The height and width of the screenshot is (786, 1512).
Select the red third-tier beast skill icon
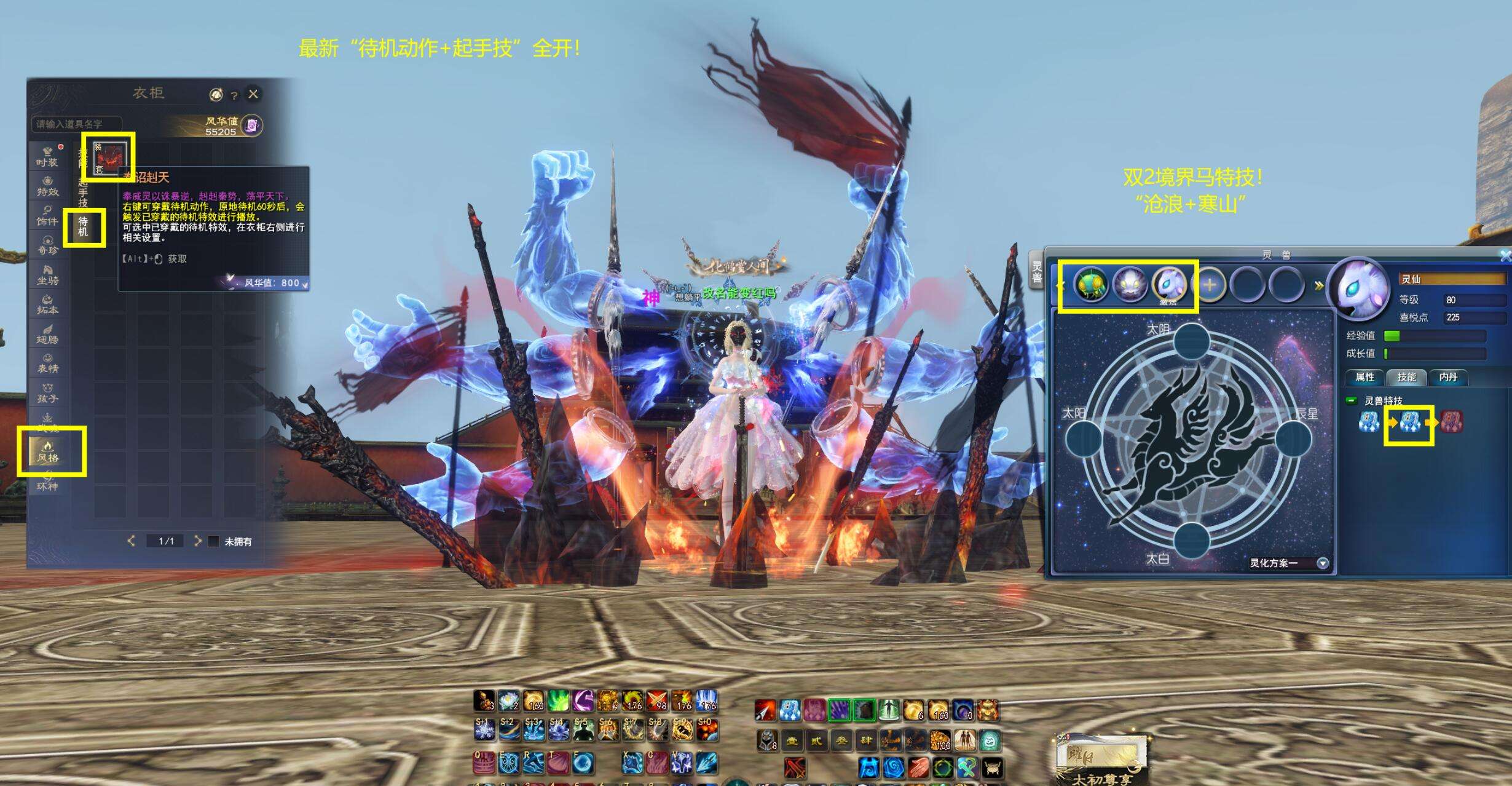1451,422
